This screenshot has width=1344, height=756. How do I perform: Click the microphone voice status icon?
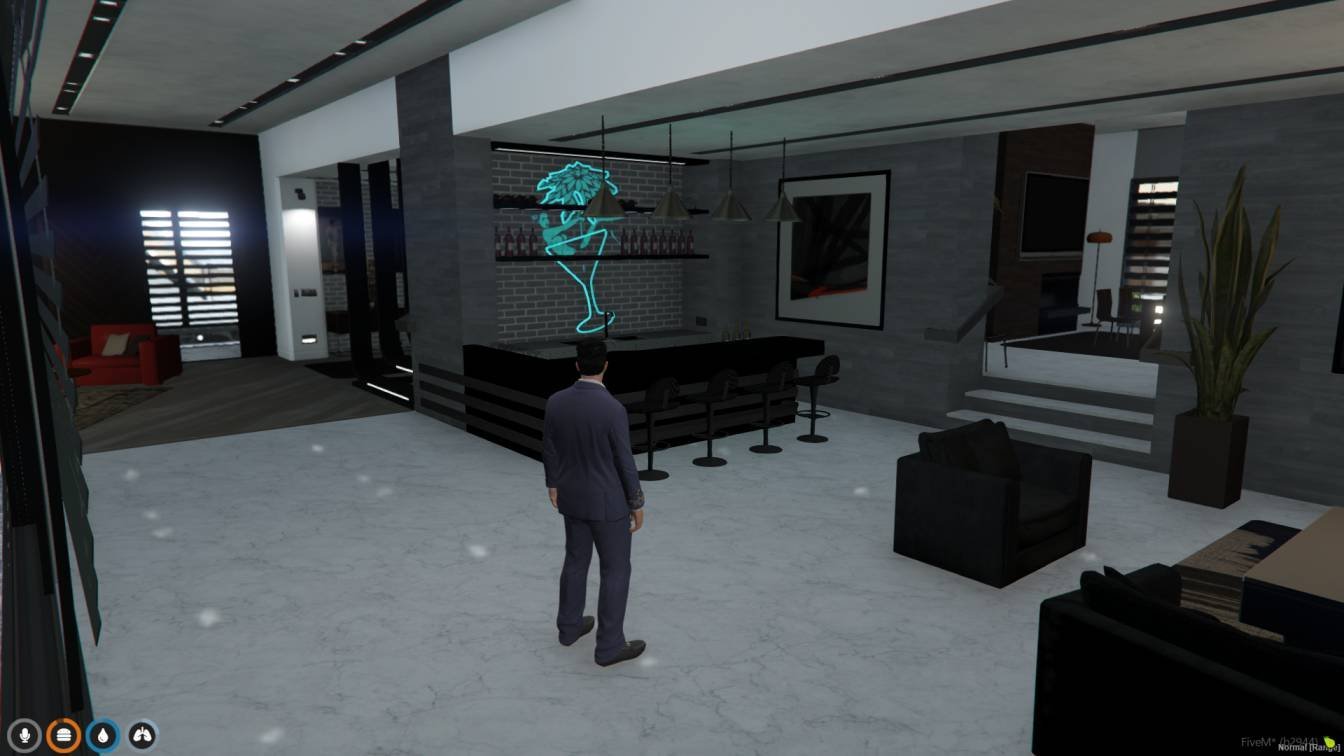click(x=23, y=736)
